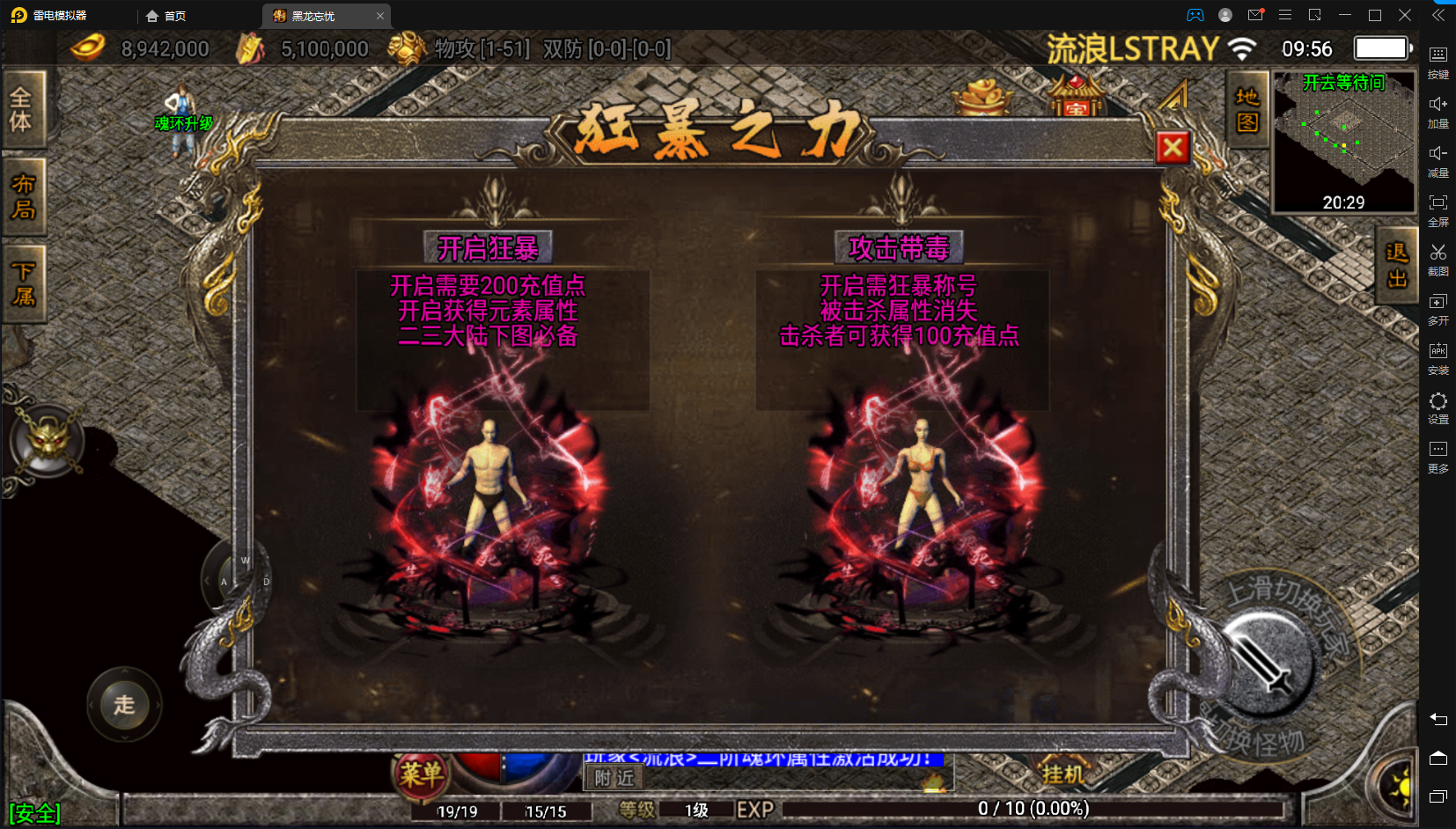1456x829 pixels.
Task: Open the in-game 菜单 button
Action: pos(420,773)
